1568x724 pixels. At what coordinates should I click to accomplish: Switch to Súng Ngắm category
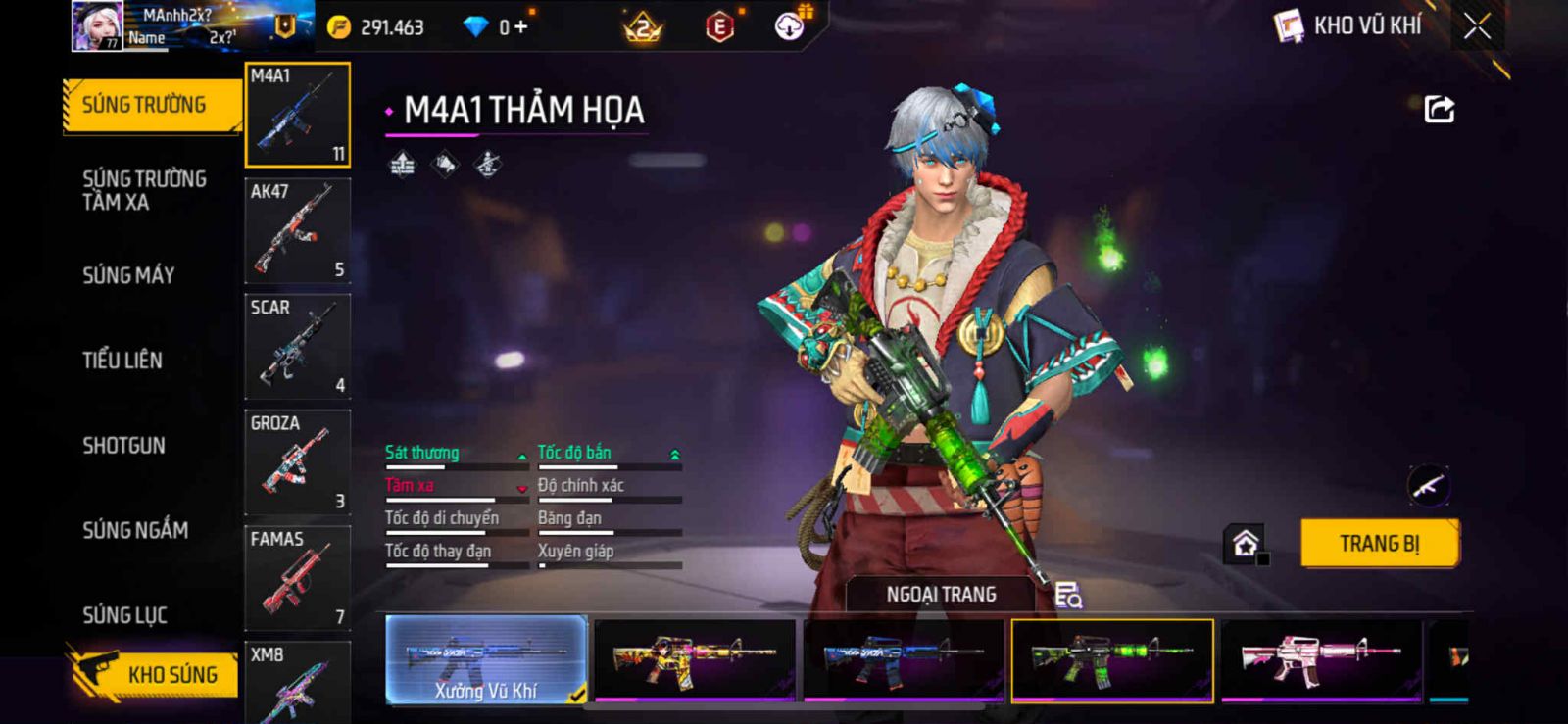click(x=135, y=530)
